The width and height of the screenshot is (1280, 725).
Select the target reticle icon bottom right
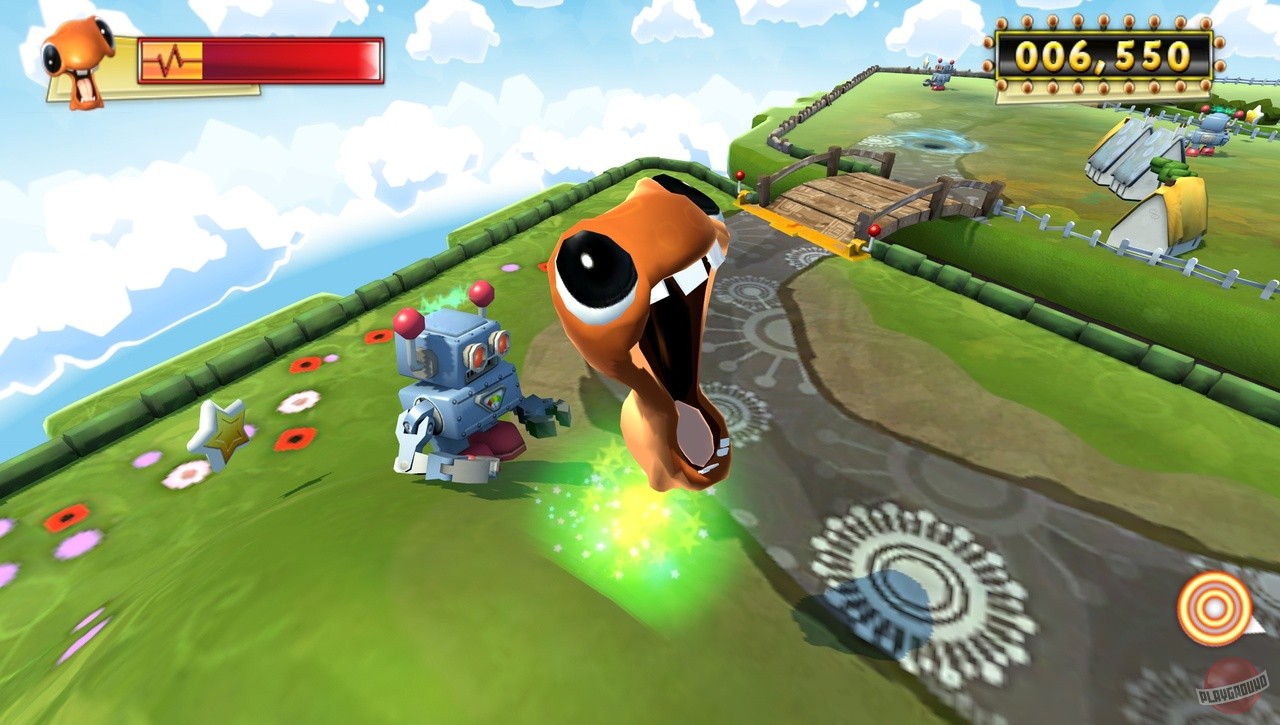[x=1213, y=605]
